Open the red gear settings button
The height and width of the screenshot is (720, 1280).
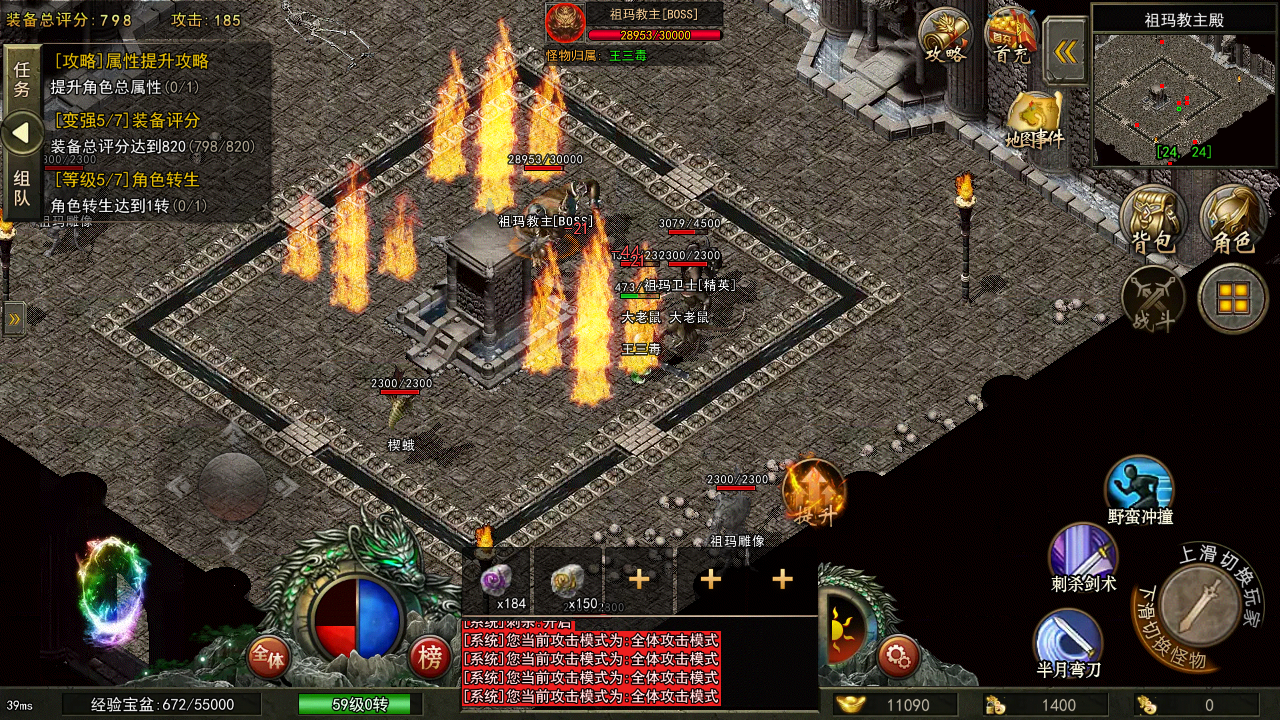pyautogui.click(x=898, y=657)
